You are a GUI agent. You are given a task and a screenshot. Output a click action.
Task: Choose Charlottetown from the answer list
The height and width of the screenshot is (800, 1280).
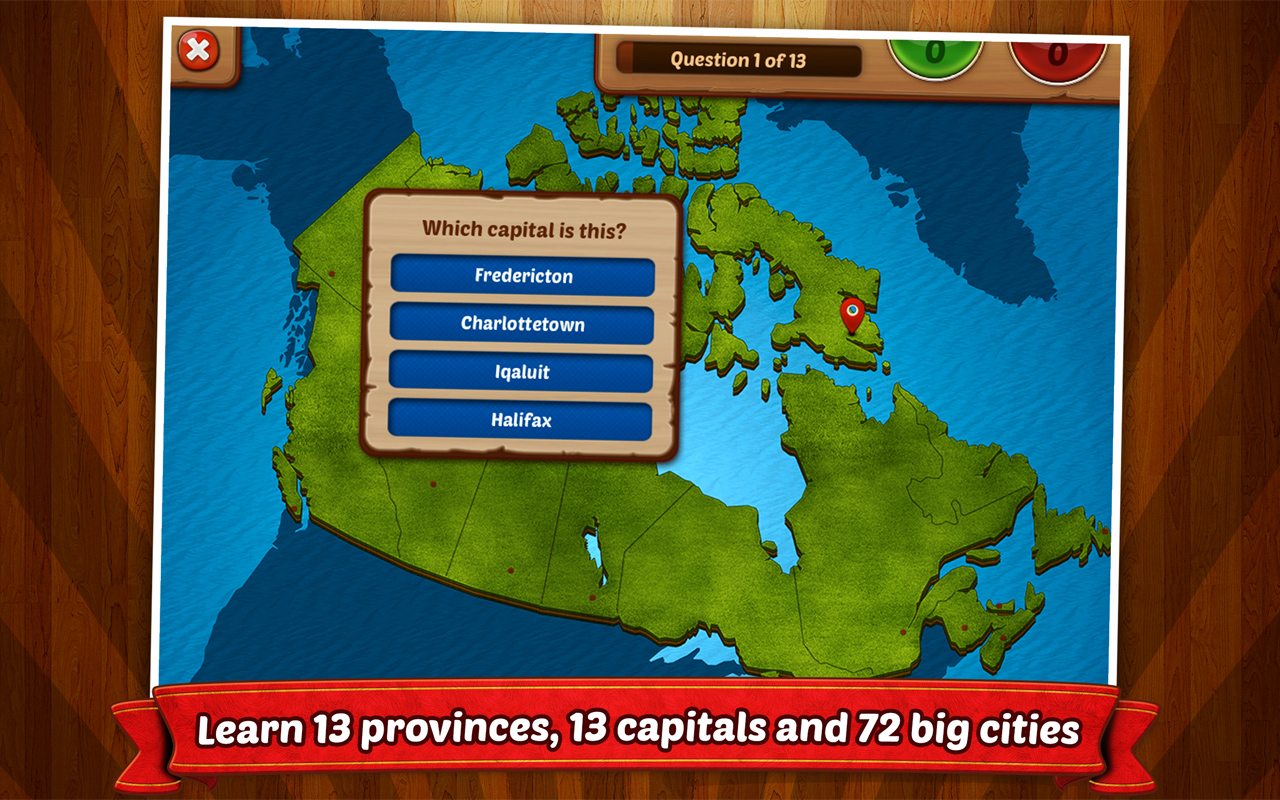click(x=524, y=324)
